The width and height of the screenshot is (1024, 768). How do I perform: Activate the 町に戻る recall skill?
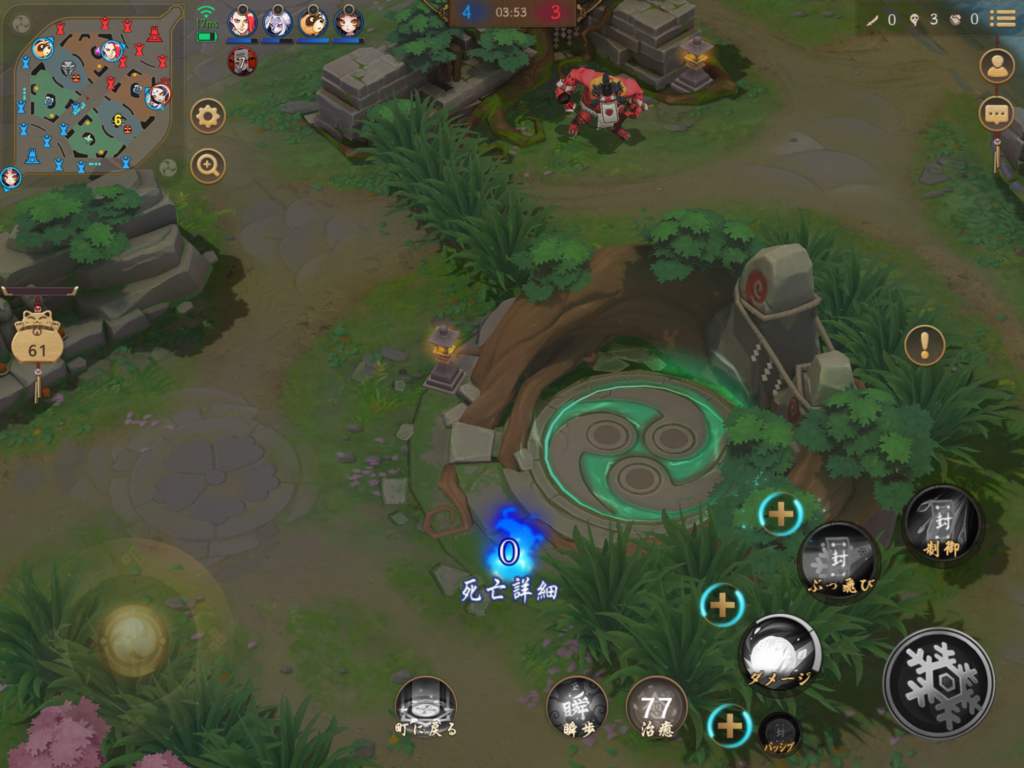pos(425,705)
